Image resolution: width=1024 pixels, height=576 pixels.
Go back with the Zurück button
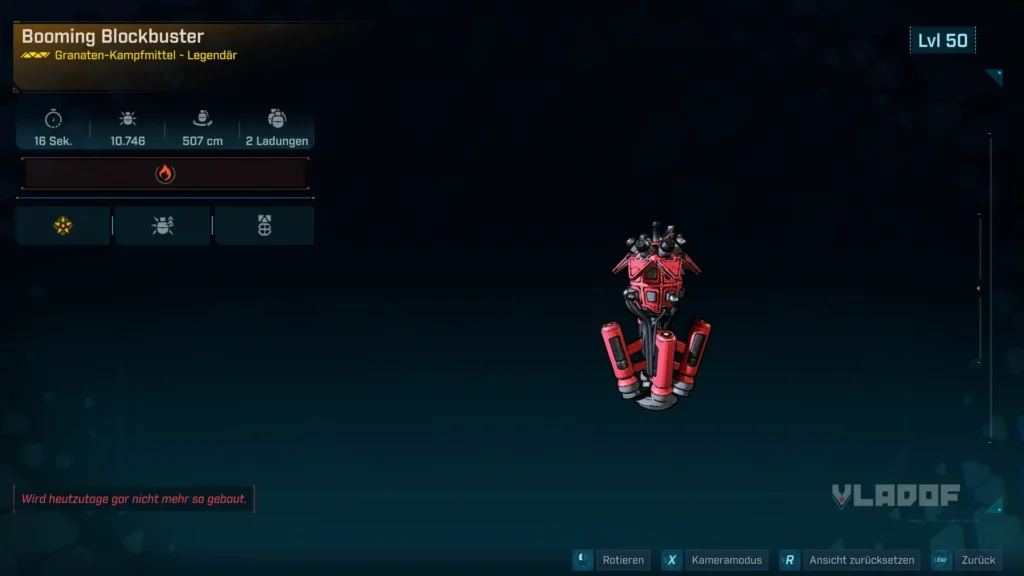pos(966,561)
